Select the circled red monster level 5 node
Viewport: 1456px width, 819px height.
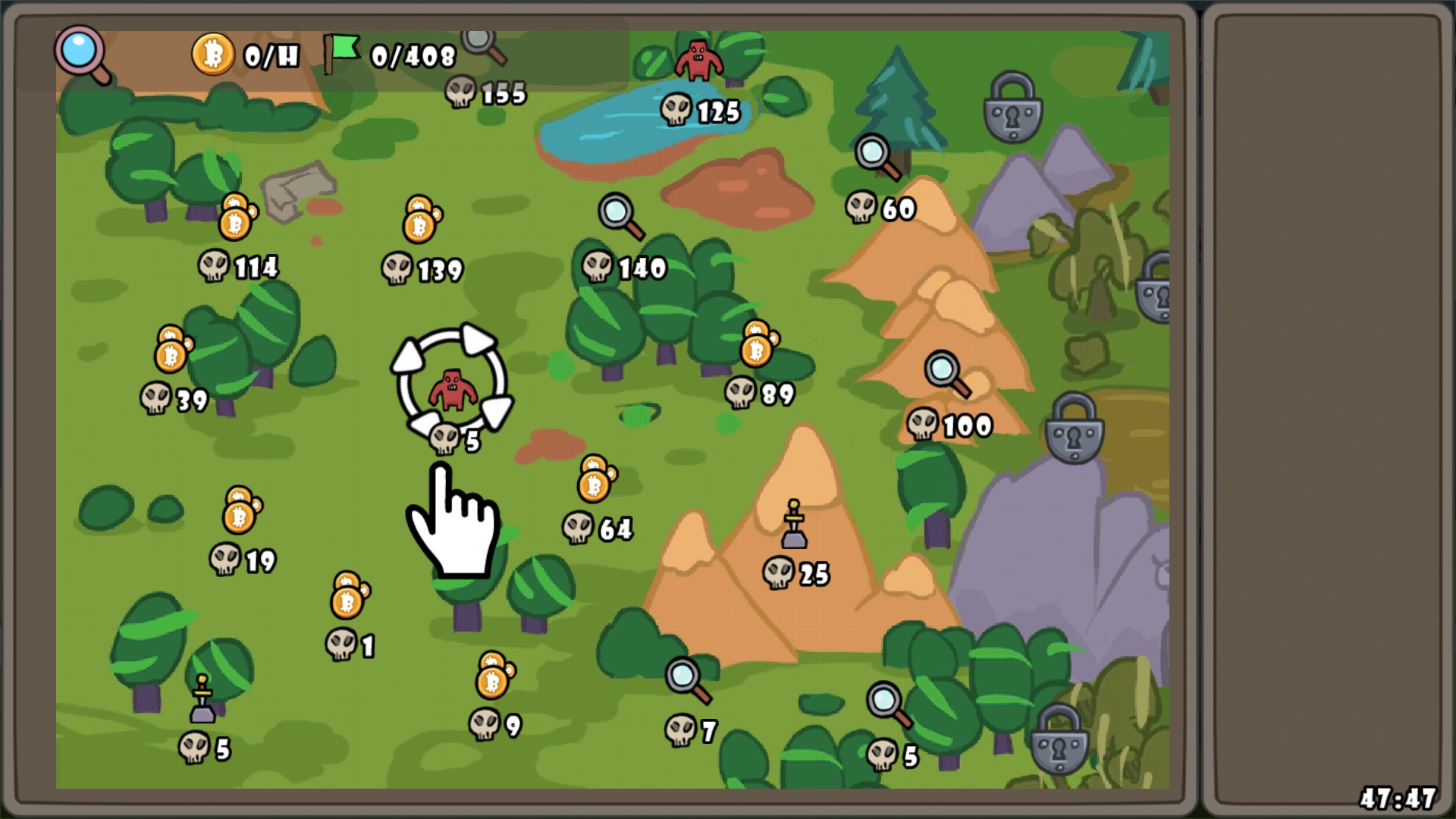pyautogui.click(x=453, y=388)
